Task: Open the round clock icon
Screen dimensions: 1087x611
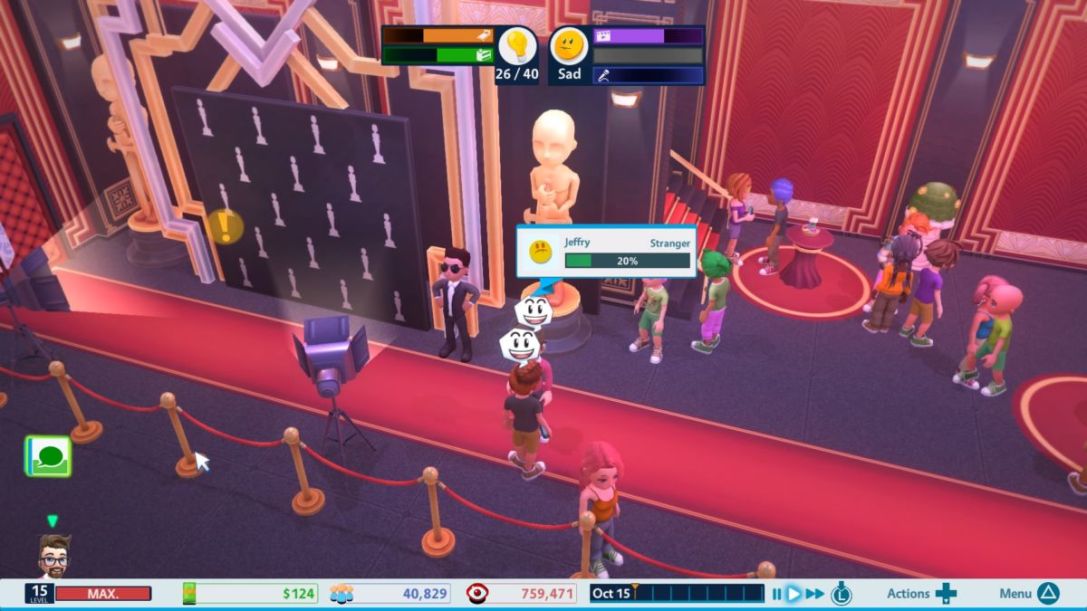Action: (841, 593)
